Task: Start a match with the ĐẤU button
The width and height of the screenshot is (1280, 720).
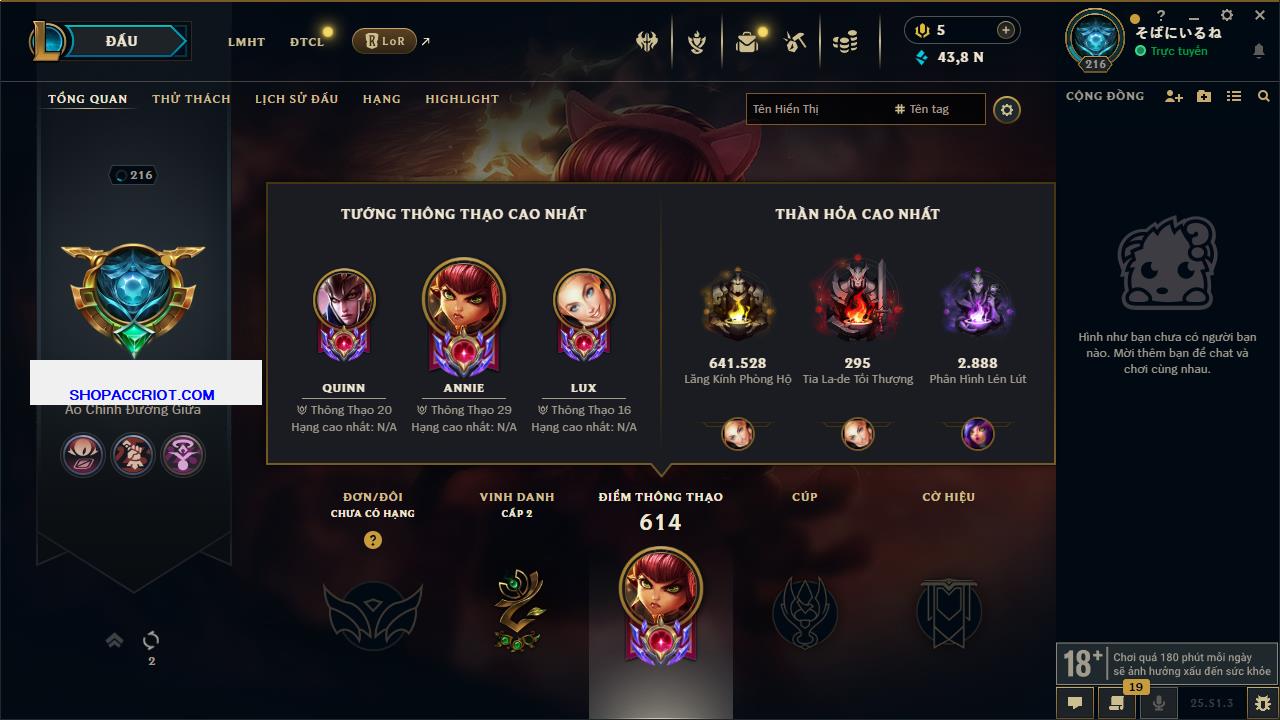Action: [x=121, y=41]
